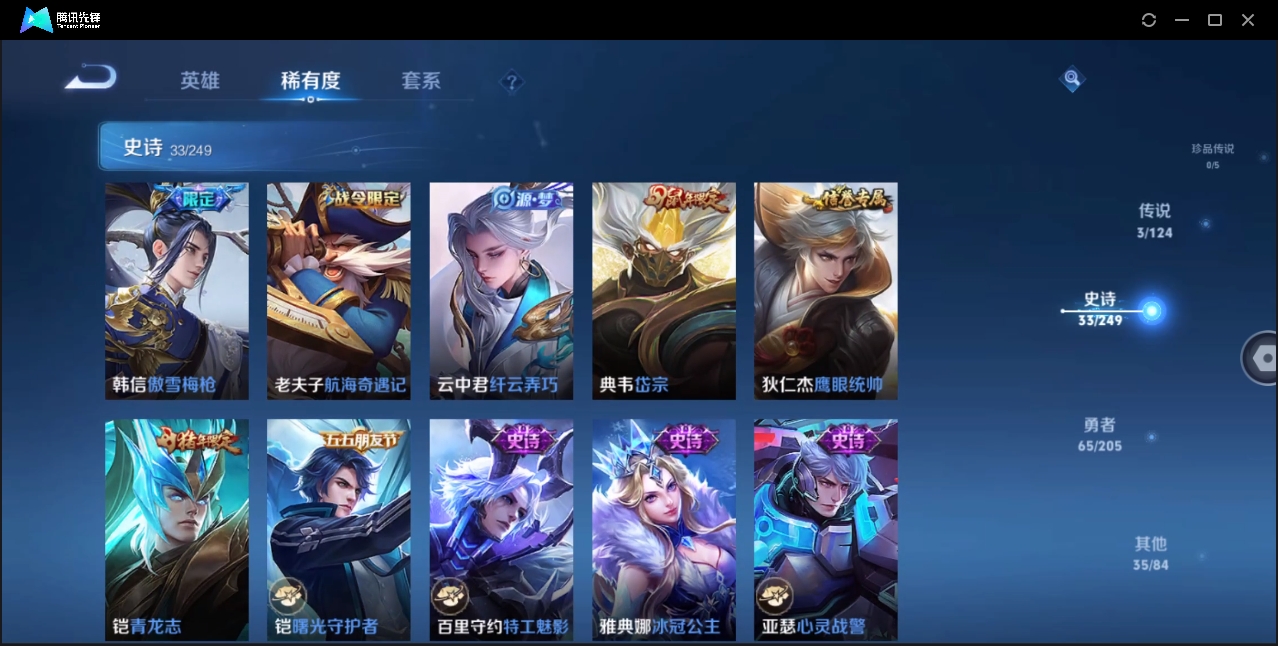Go back with the return arrow
The width and height of the screenshot is (1278, 646).
click(91, 78)
